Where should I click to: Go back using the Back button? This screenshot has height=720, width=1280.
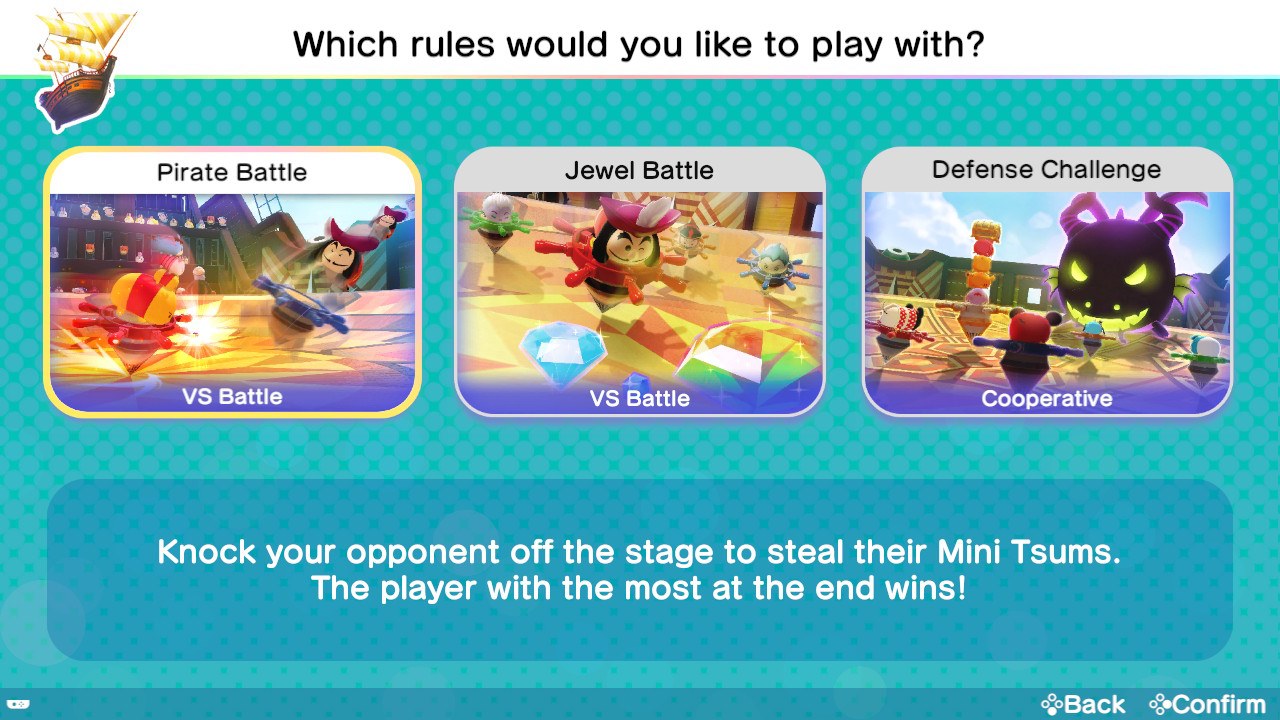[1084, 704]
